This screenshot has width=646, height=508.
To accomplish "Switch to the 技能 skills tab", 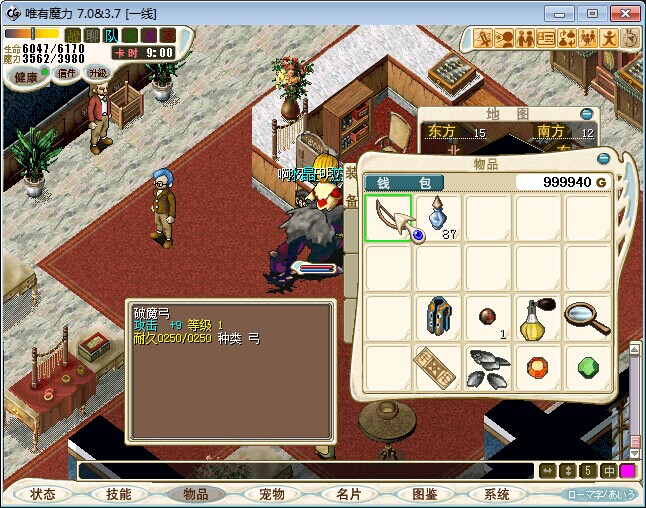I will [118, 494].
